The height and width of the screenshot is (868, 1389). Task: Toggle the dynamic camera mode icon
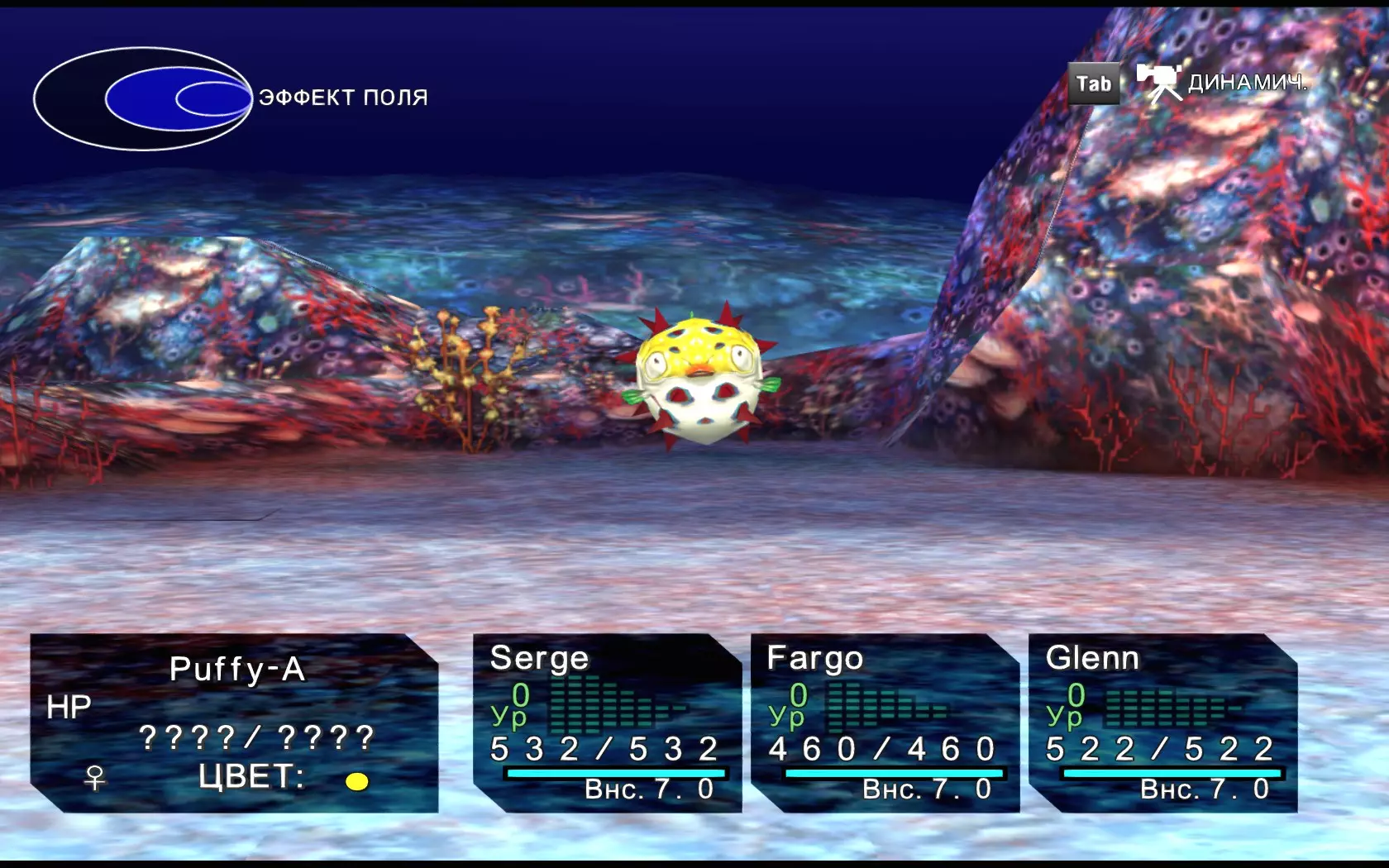click(x=1159, y=83)
